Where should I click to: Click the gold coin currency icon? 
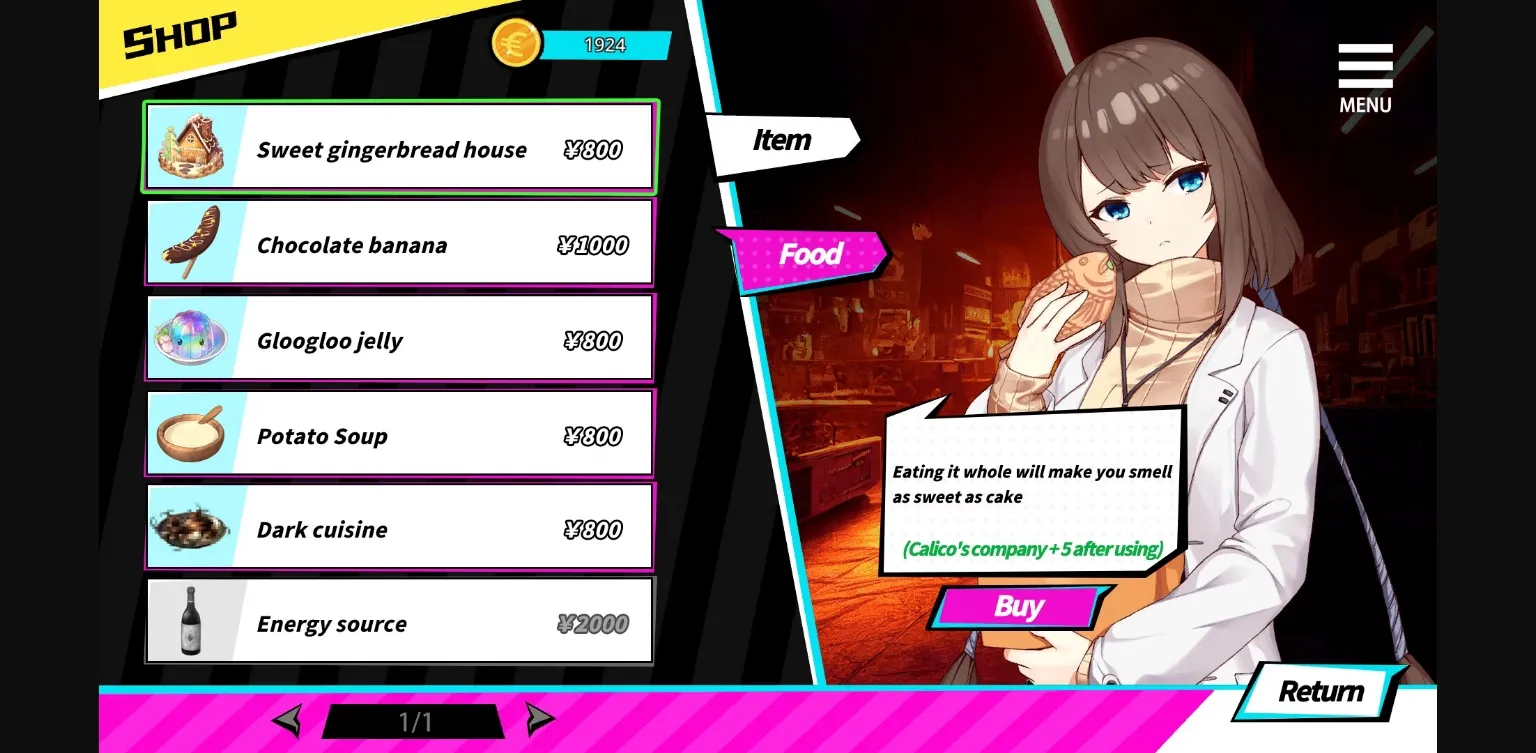point(516,43)
